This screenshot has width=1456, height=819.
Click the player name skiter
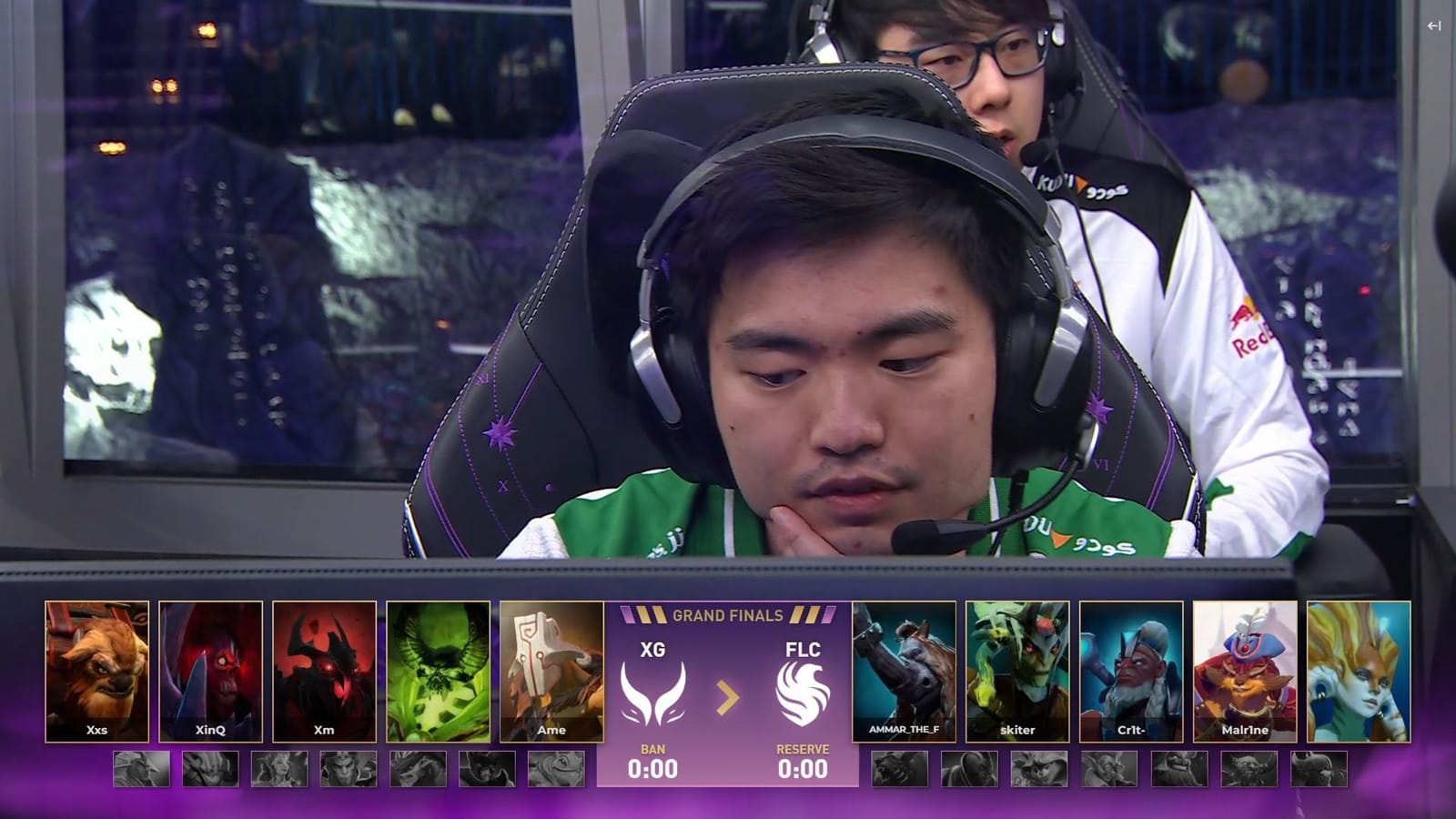point(1017,730)
